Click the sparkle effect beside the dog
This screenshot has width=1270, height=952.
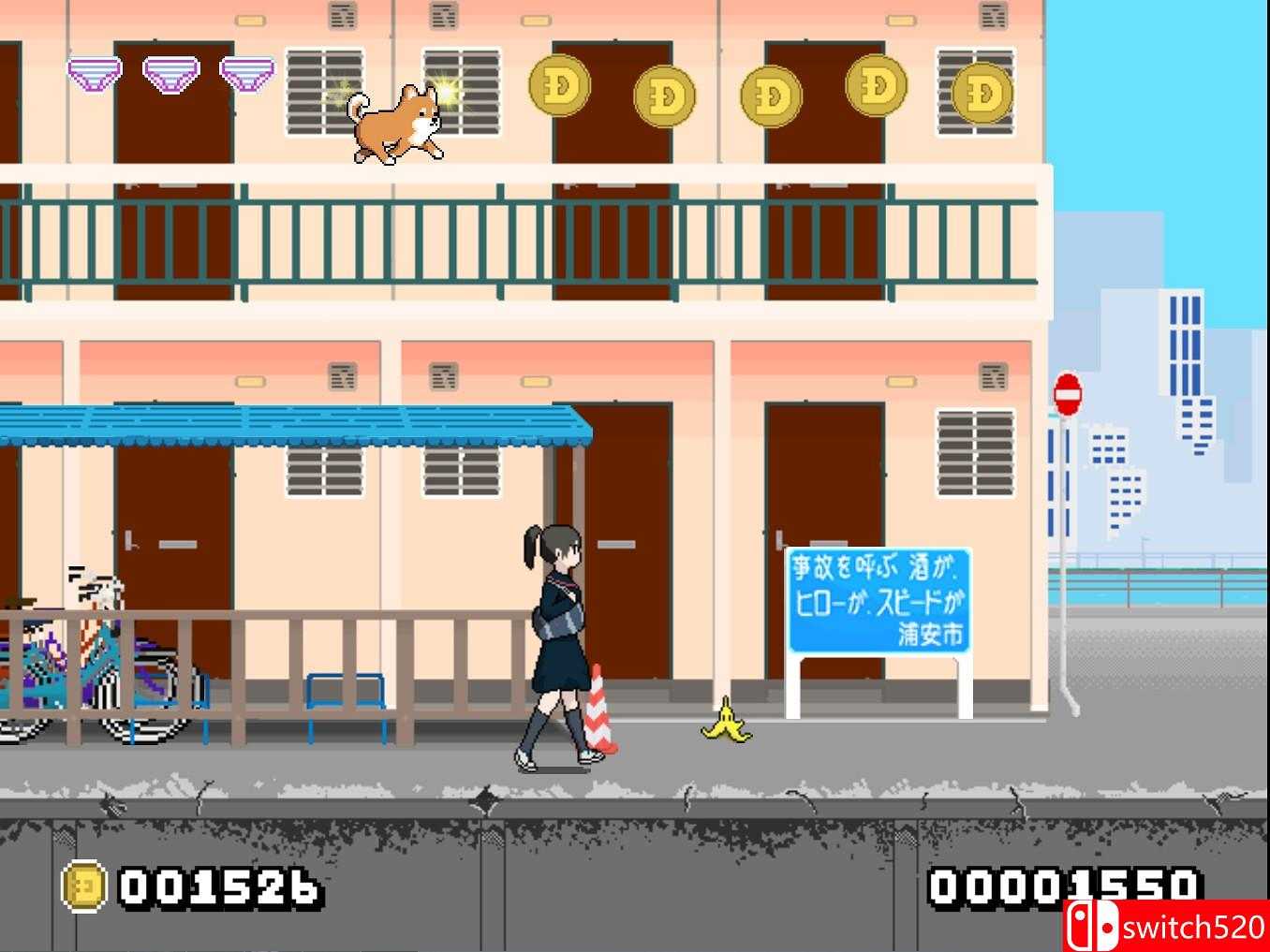click(445, 95)
